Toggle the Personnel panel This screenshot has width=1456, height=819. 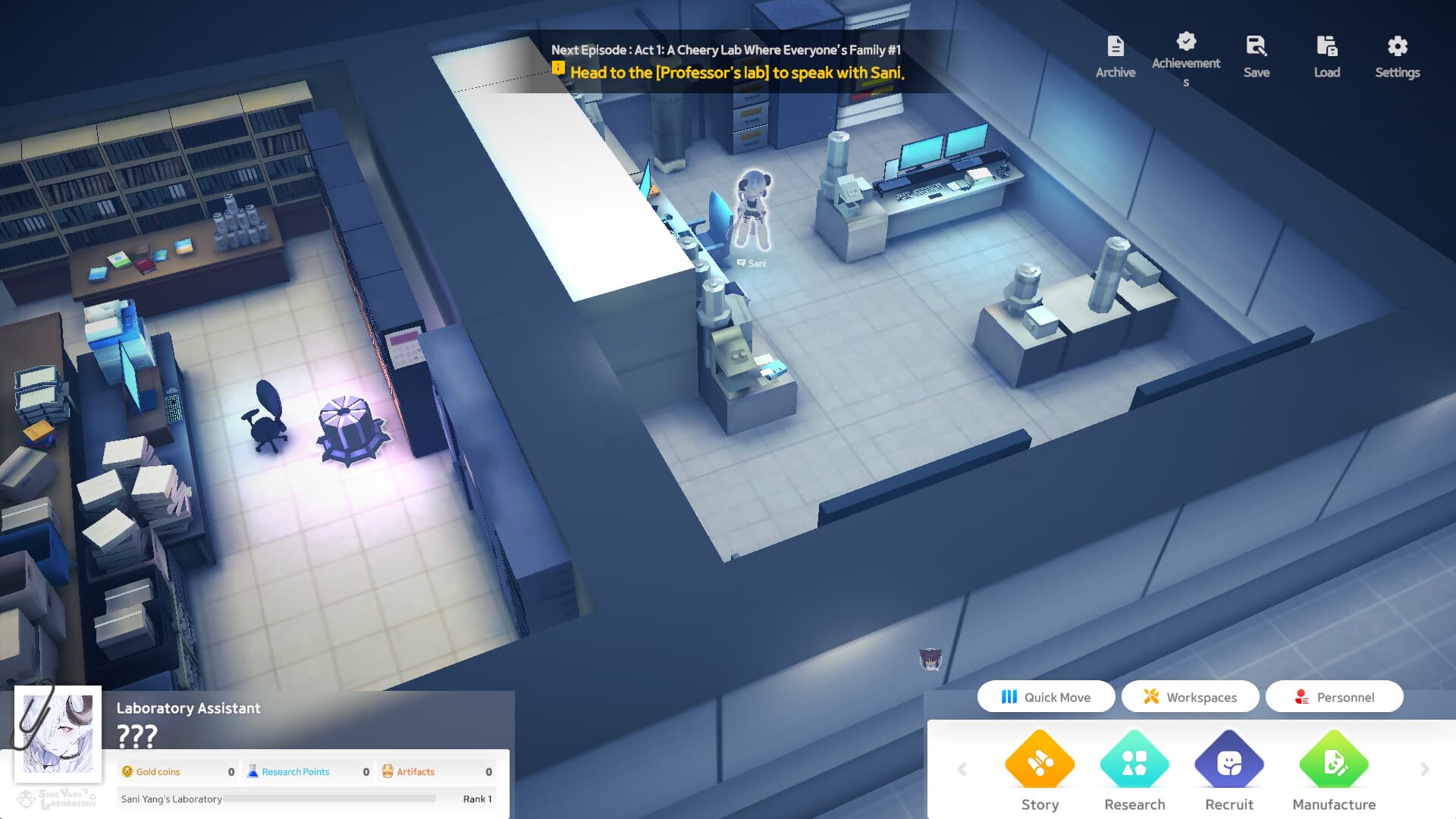pyautogui.click(x=1335, y=696)
